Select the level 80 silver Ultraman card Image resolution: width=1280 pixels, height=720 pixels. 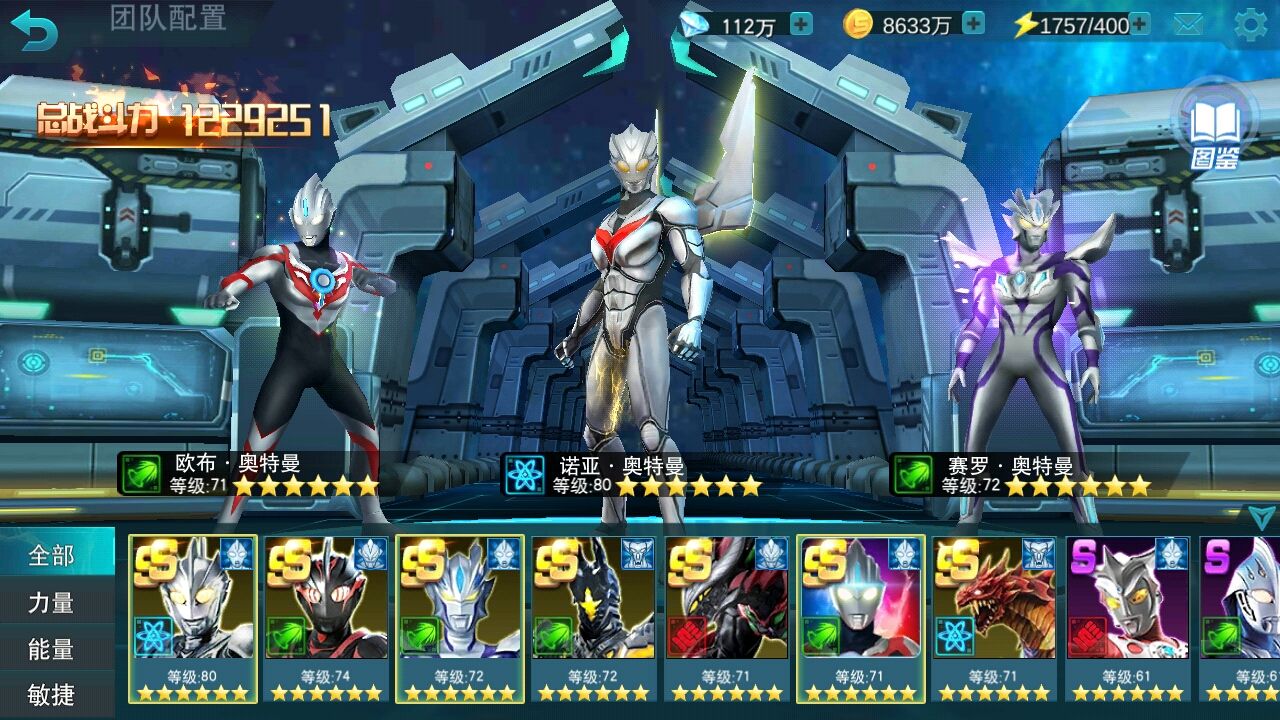[x=193, y=617]
